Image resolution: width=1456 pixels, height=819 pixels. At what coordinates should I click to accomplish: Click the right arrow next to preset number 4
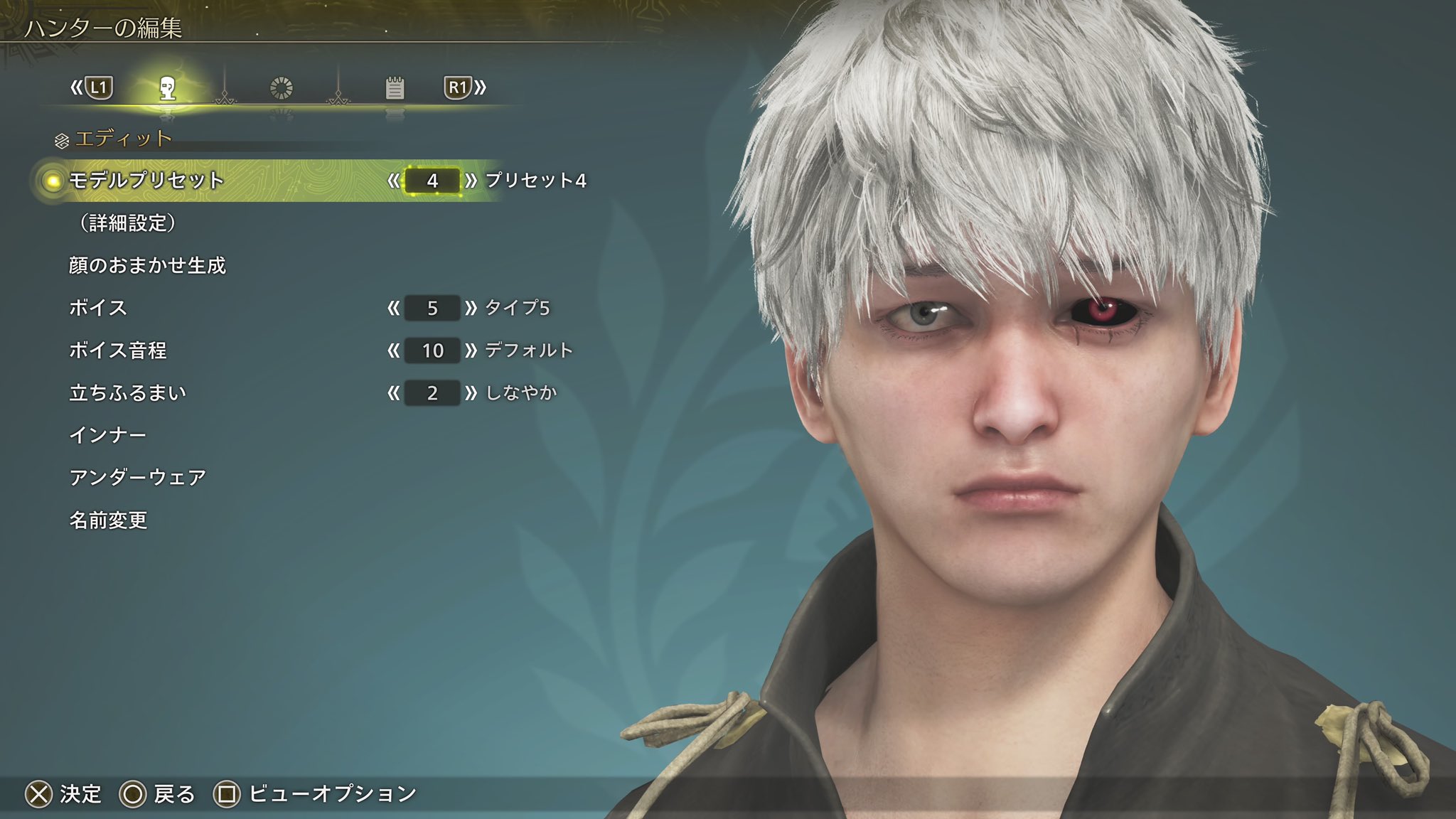(x=471, y=181)
